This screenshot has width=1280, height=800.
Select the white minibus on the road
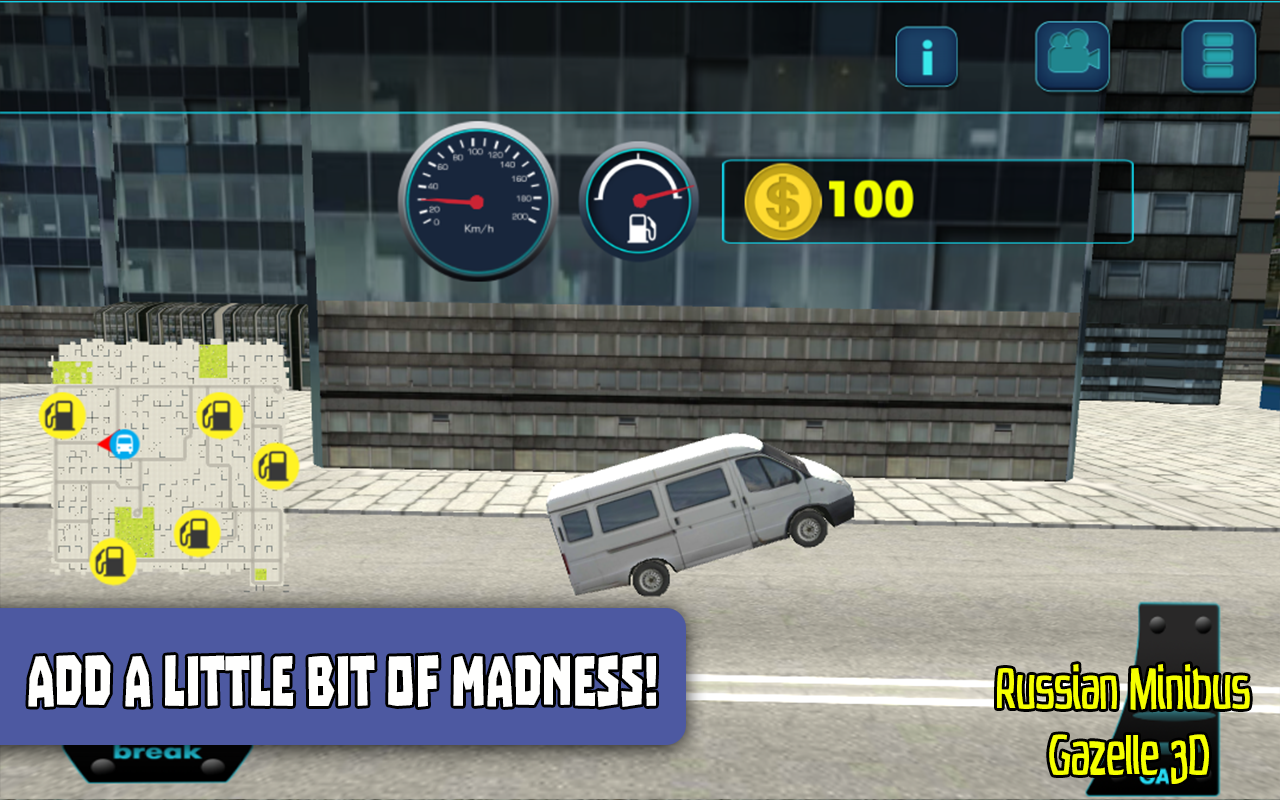(x=700, y=515)
